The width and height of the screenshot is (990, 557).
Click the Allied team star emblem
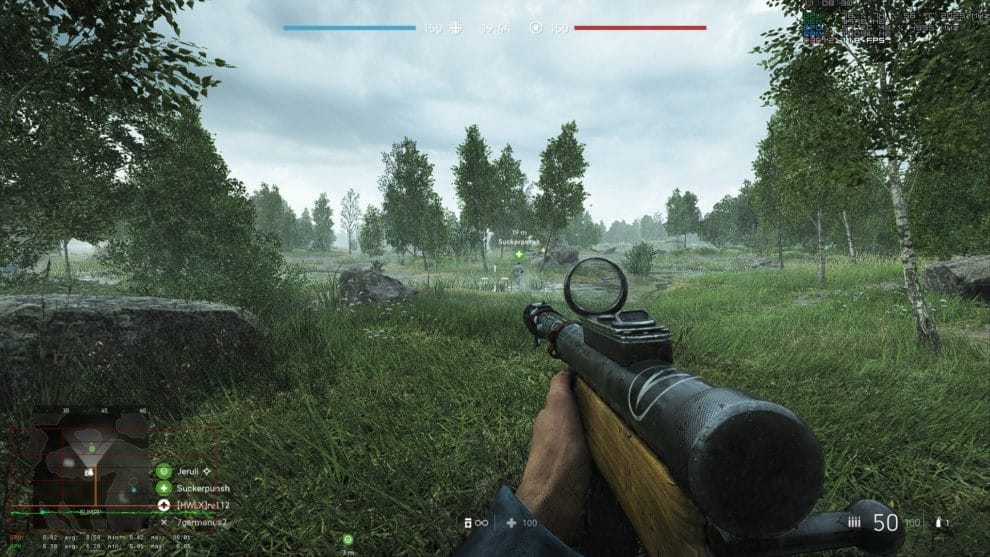click(535, 28)
